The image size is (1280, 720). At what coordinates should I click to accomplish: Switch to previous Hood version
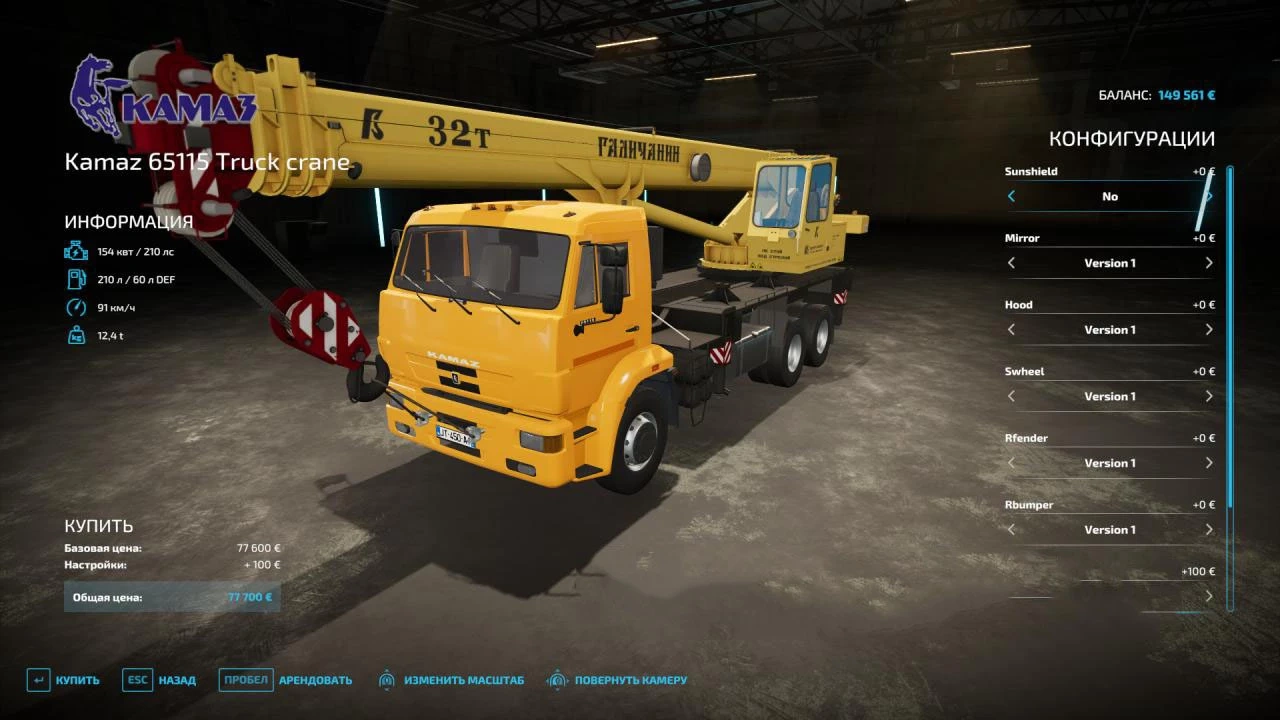pos(1011,330)
